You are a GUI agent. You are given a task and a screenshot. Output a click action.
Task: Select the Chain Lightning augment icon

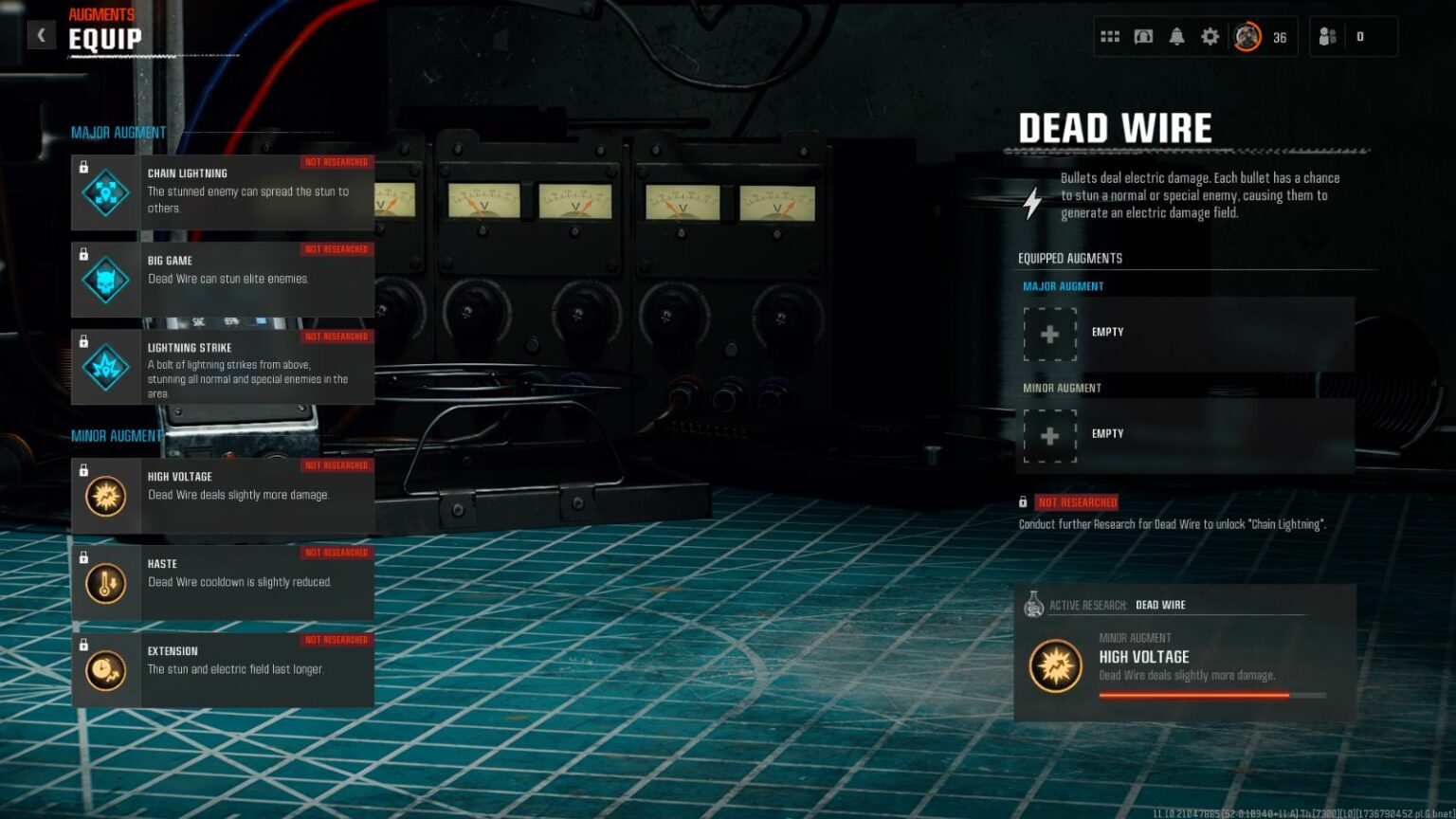tap(104, 192)
